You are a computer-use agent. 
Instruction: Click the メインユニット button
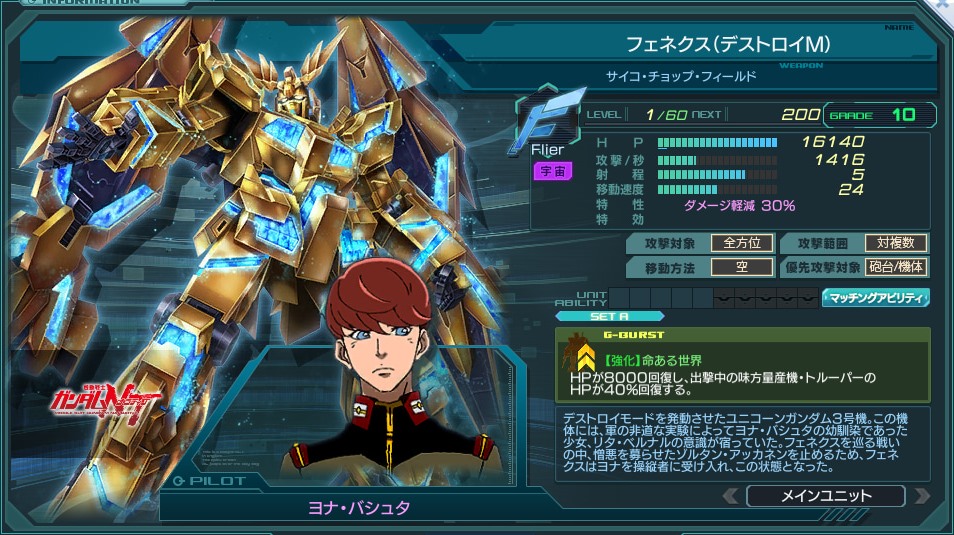824,496
